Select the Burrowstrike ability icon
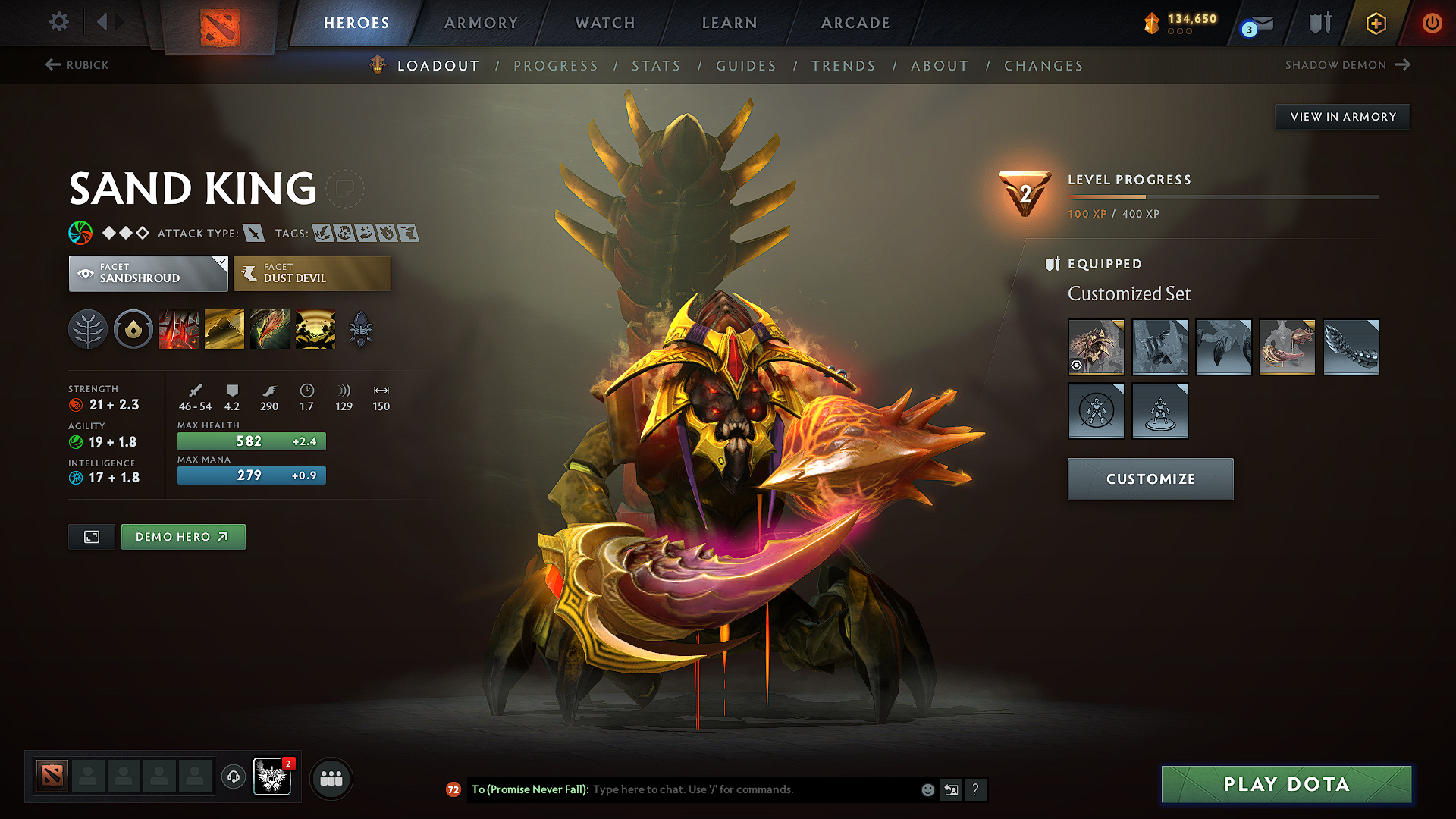Image resolution: width=1456 pixels, height=819 pixels. click(178, 328)
